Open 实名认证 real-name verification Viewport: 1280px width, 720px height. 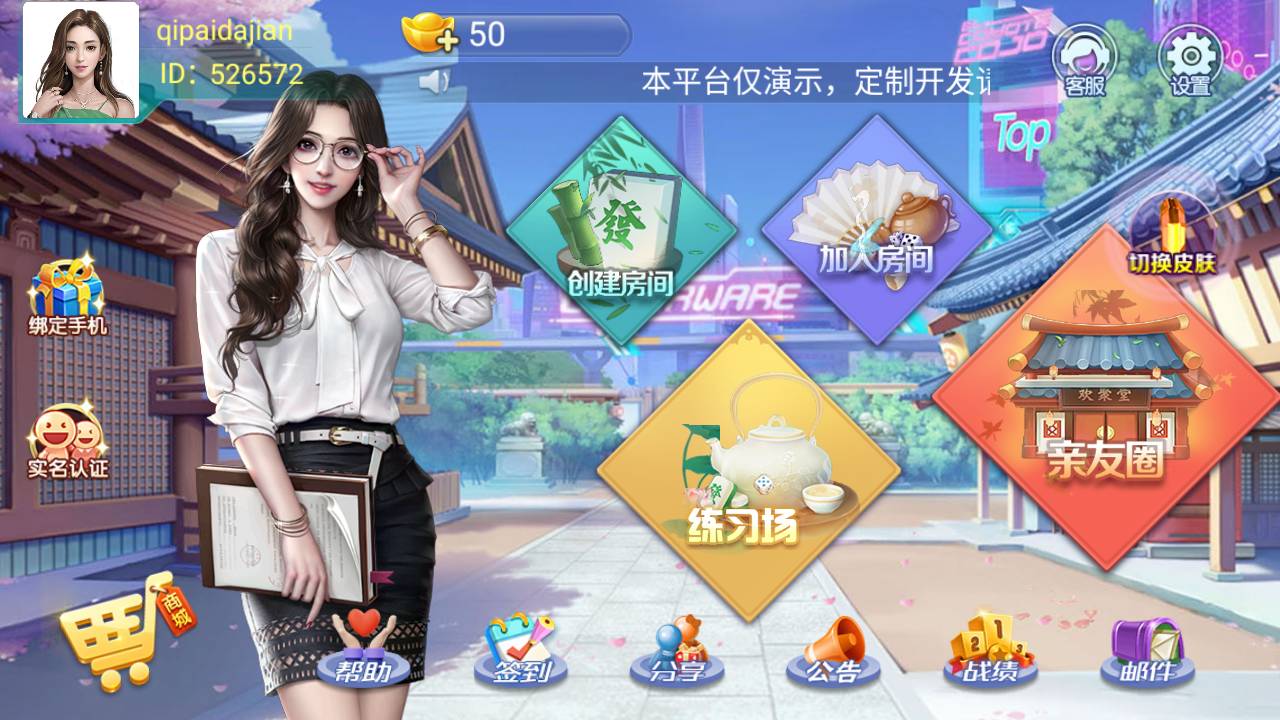[x=67, y=440]
